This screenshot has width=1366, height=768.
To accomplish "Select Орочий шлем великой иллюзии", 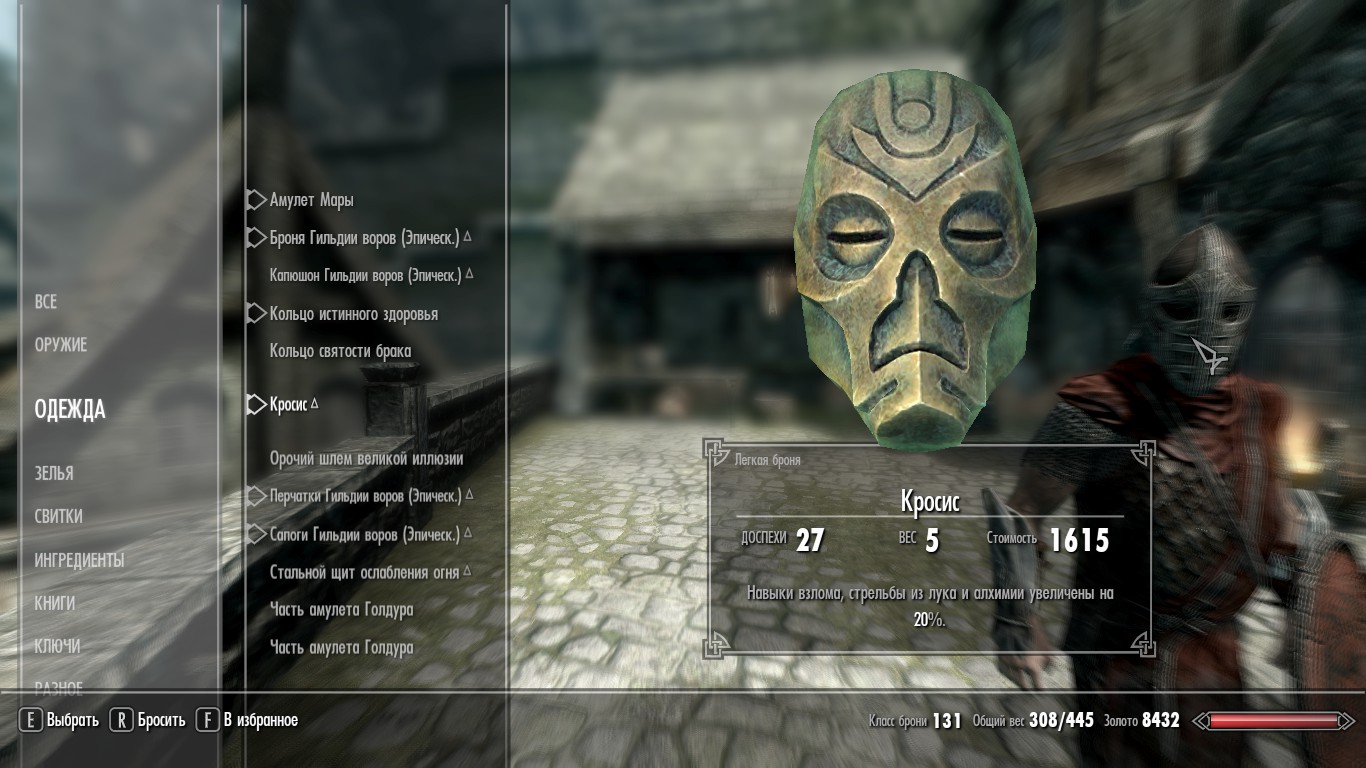I will (366, 459).
